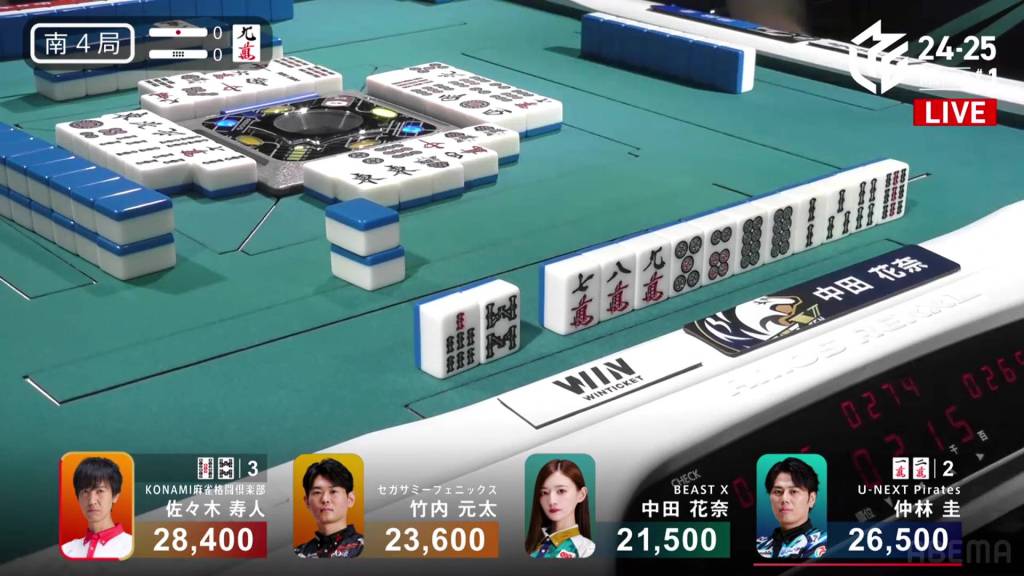Choose the 中田 花奈 player panel
The width and height of the screenshot is (1024, 576).
click(627, 506)
